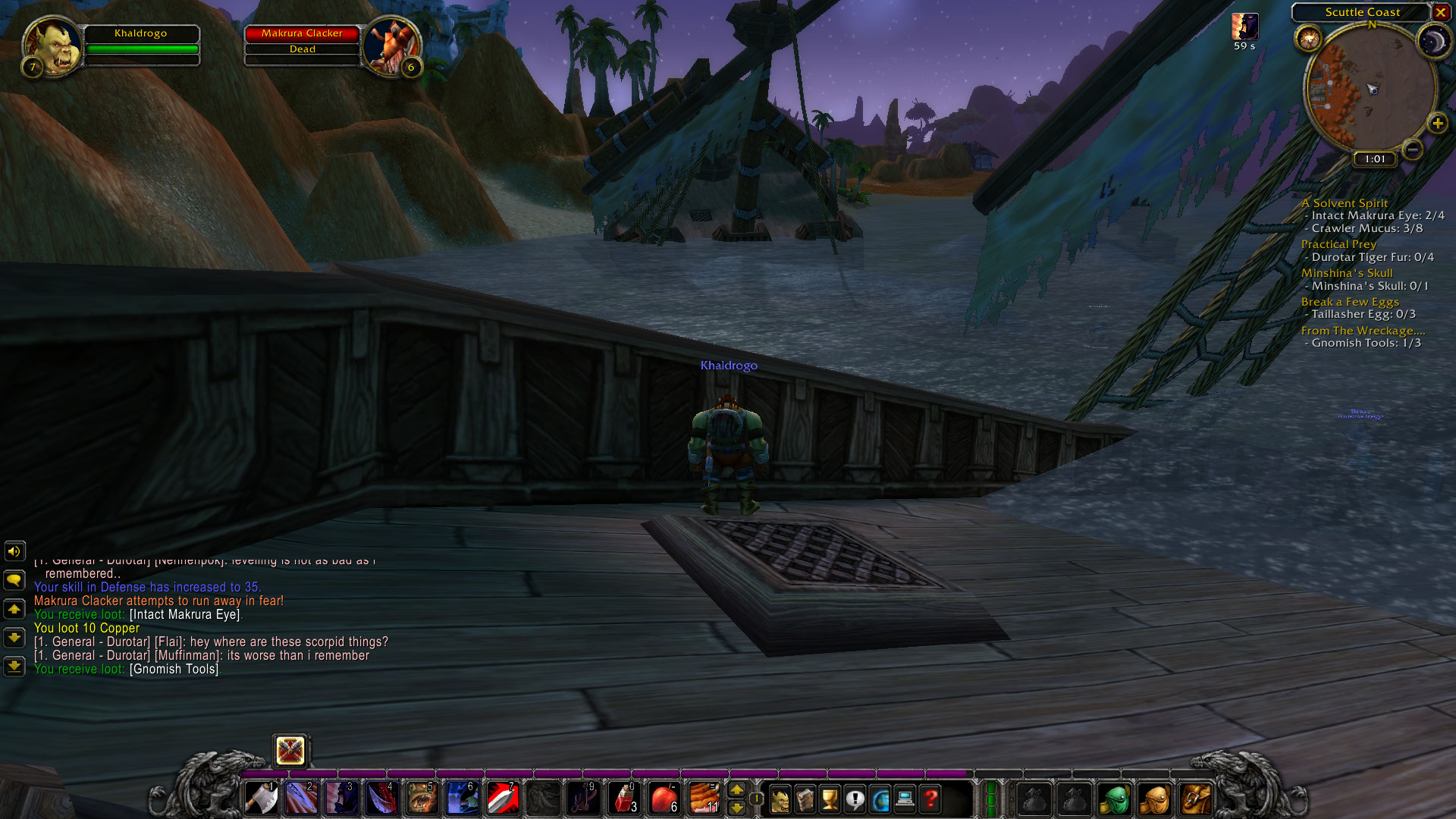Select the From The Wreckage quest title
This screenshot has width=1456, height=819.
tap(1363, 331)
